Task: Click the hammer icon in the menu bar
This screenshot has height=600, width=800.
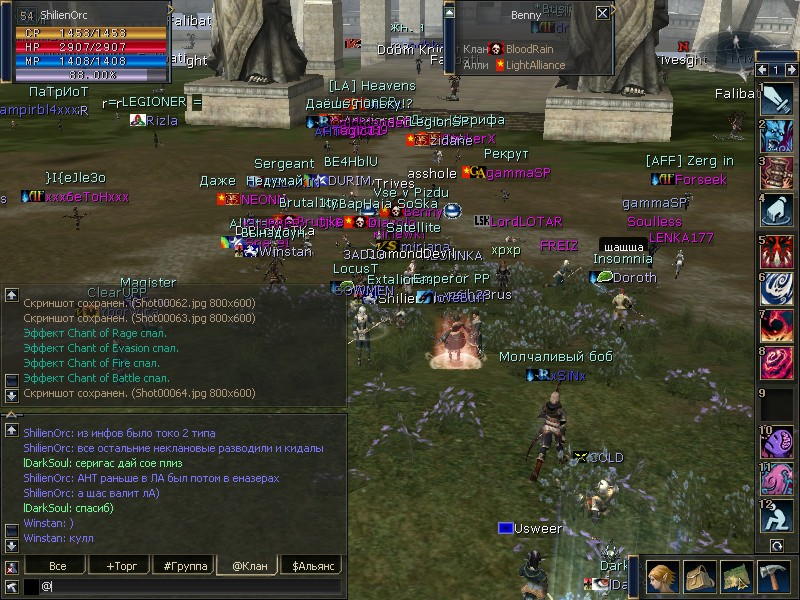Action: [774, 577]
